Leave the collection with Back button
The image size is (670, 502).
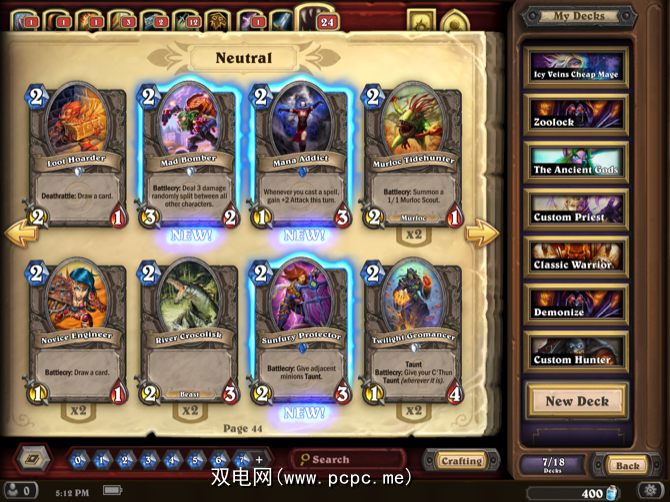pyautogui.click(x=627, y=465)
